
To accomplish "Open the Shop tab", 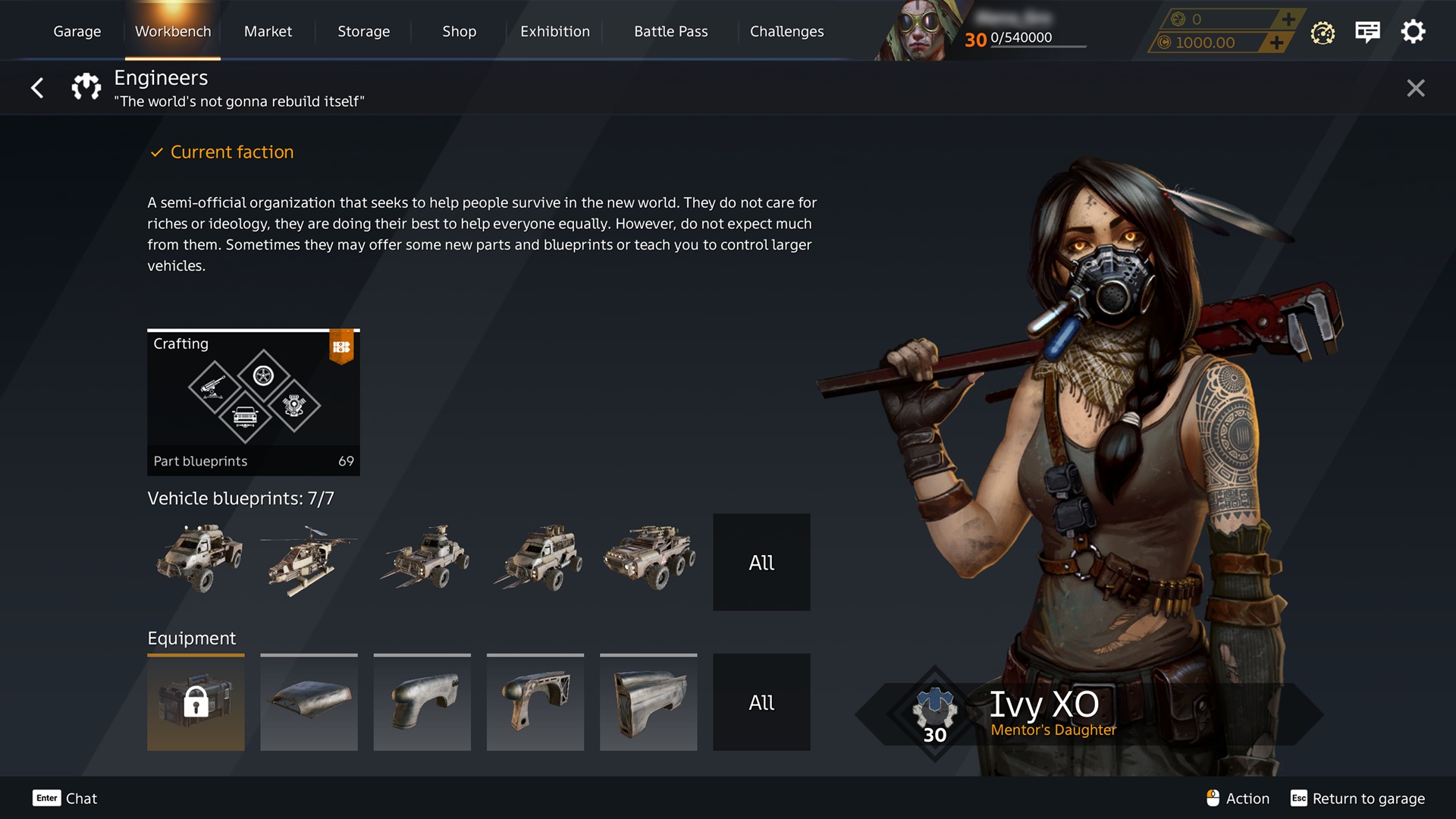I will 459,31.
